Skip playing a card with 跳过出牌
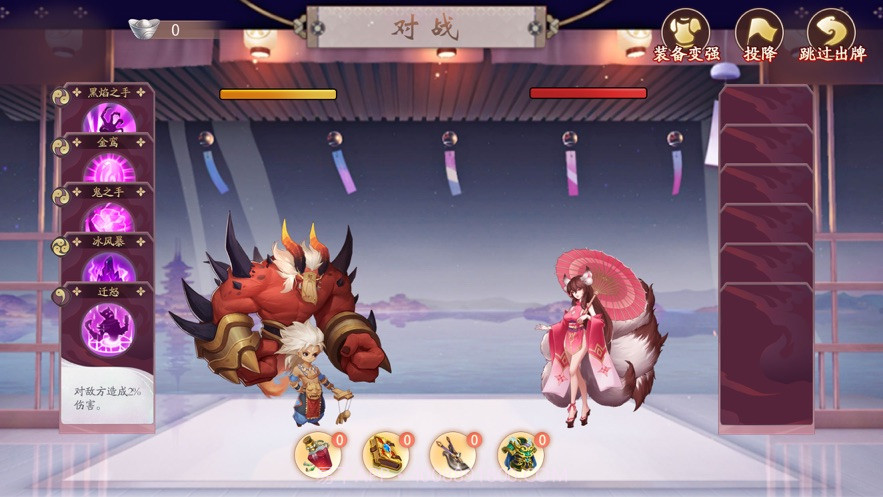This screenshot has height=497, width=883. coord(831,34)
